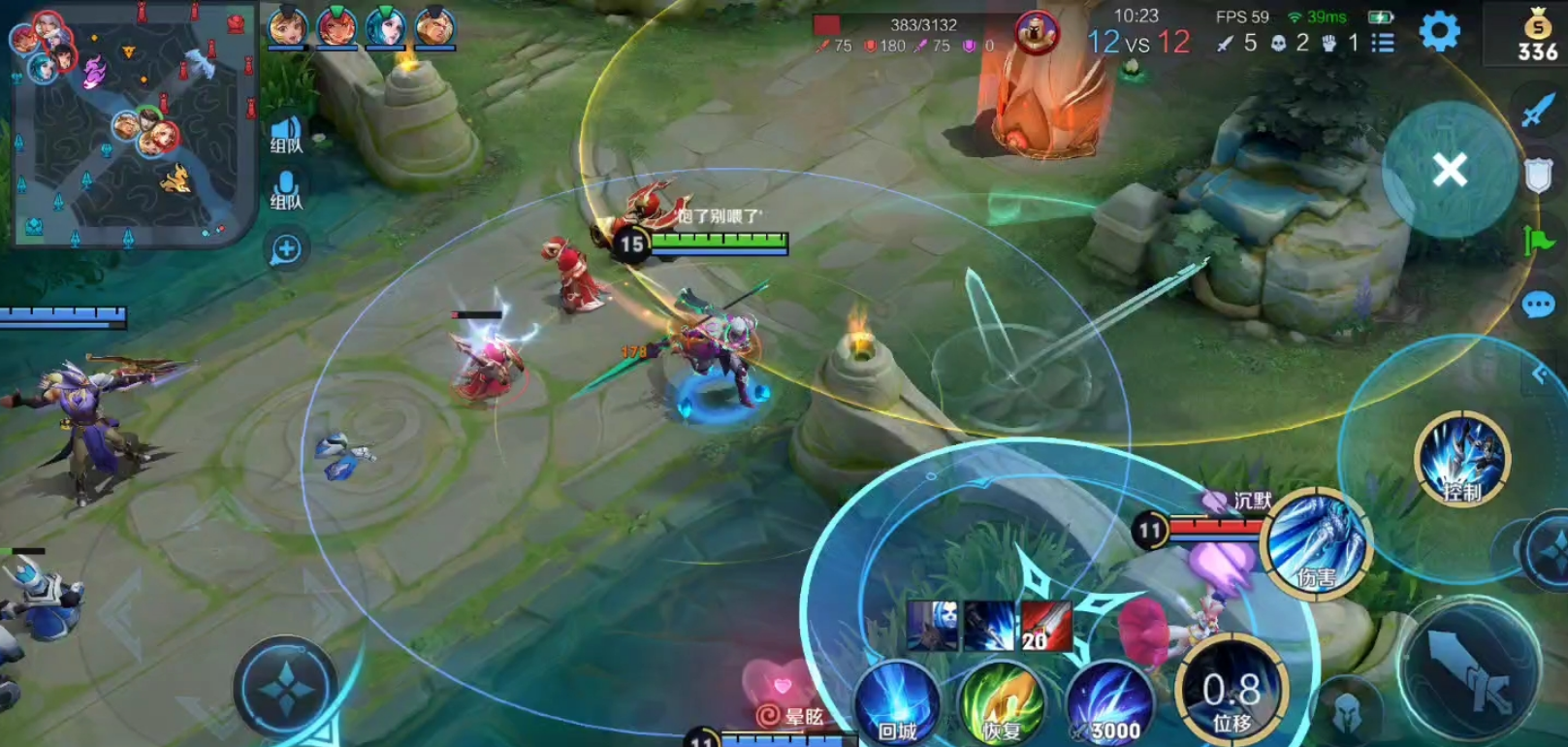Activate the 控制 skill
The width and height of the screenshot is (1568, 747).
tap(1461, 459)
